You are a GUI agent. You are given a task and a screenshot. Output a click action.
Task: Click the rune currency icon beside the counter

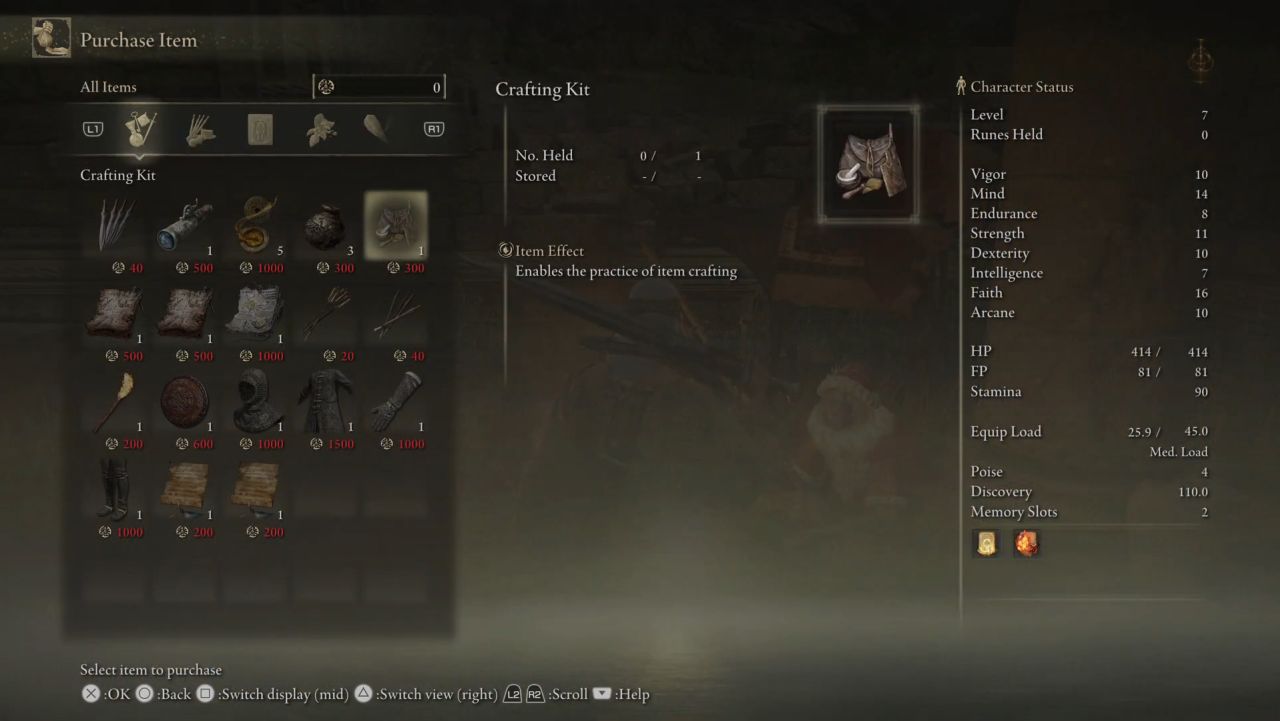click(326, 87)
